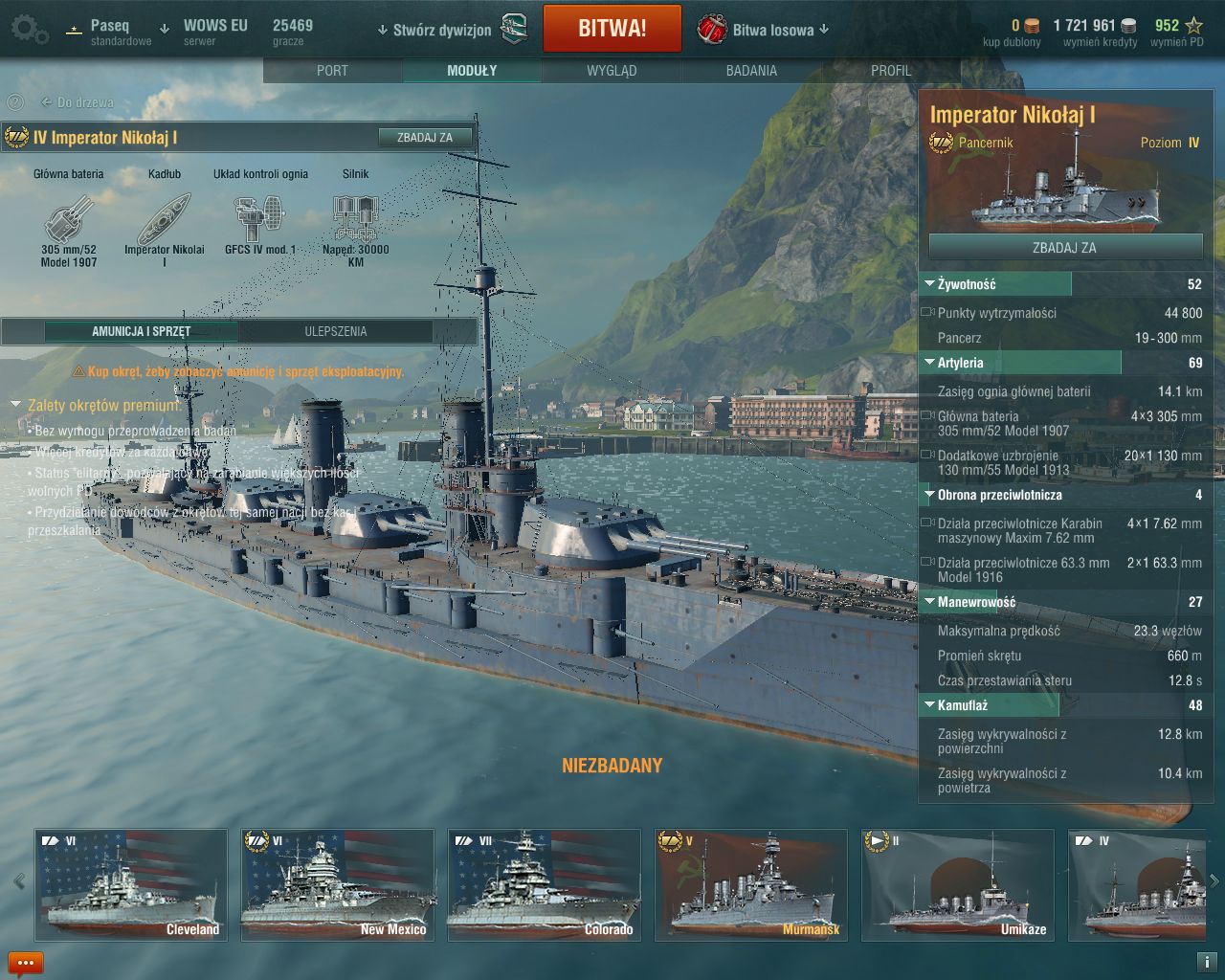This screenshot has height=980, width=1225.
Task: Switch to the ULEPSZENIA upgrades tab
Action: point(336,331)
